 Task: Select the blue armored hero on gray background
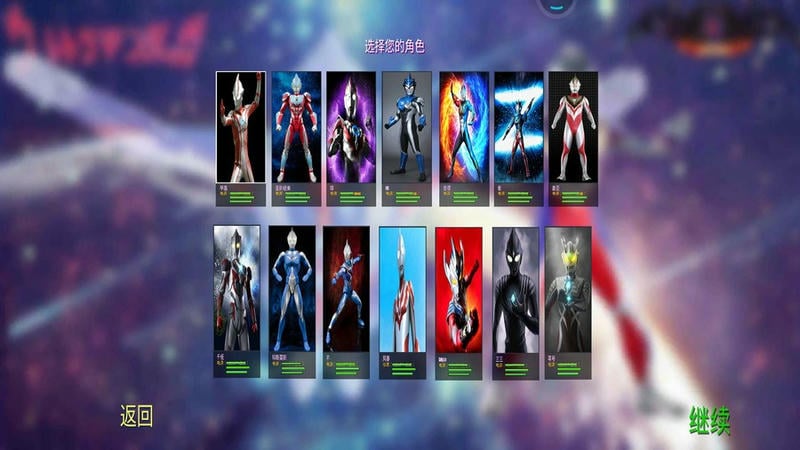tap(407, 128)
